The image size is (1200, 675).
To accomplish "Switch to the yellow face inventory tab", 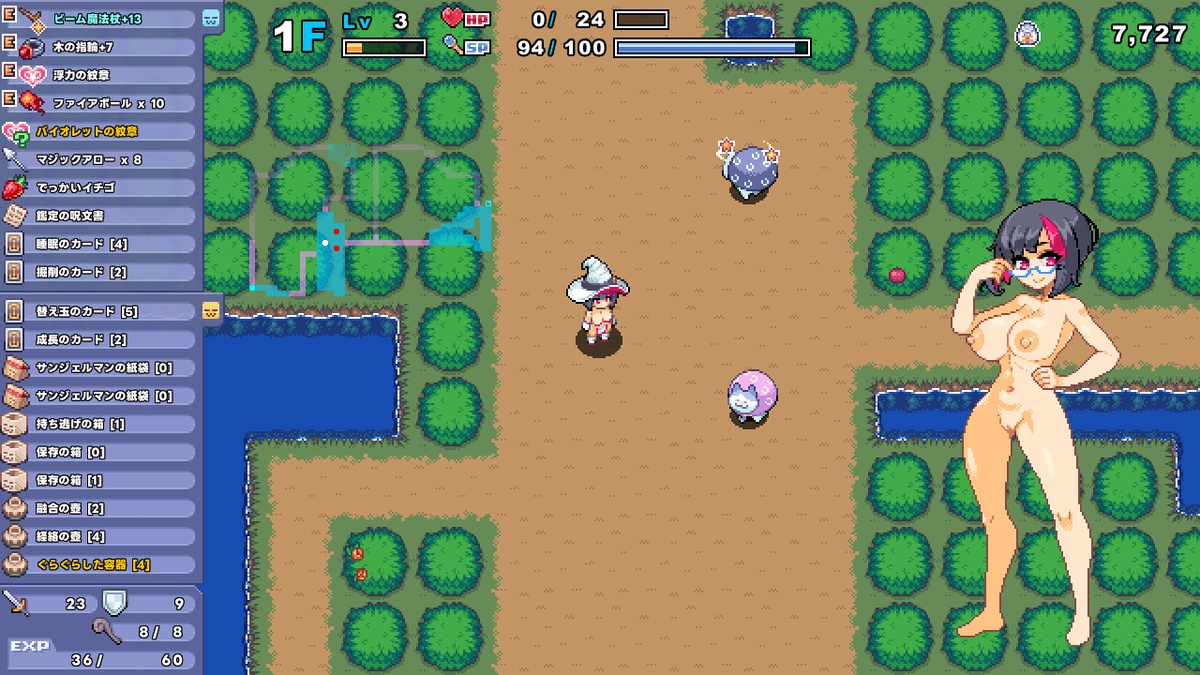I will tap(211, 310).
